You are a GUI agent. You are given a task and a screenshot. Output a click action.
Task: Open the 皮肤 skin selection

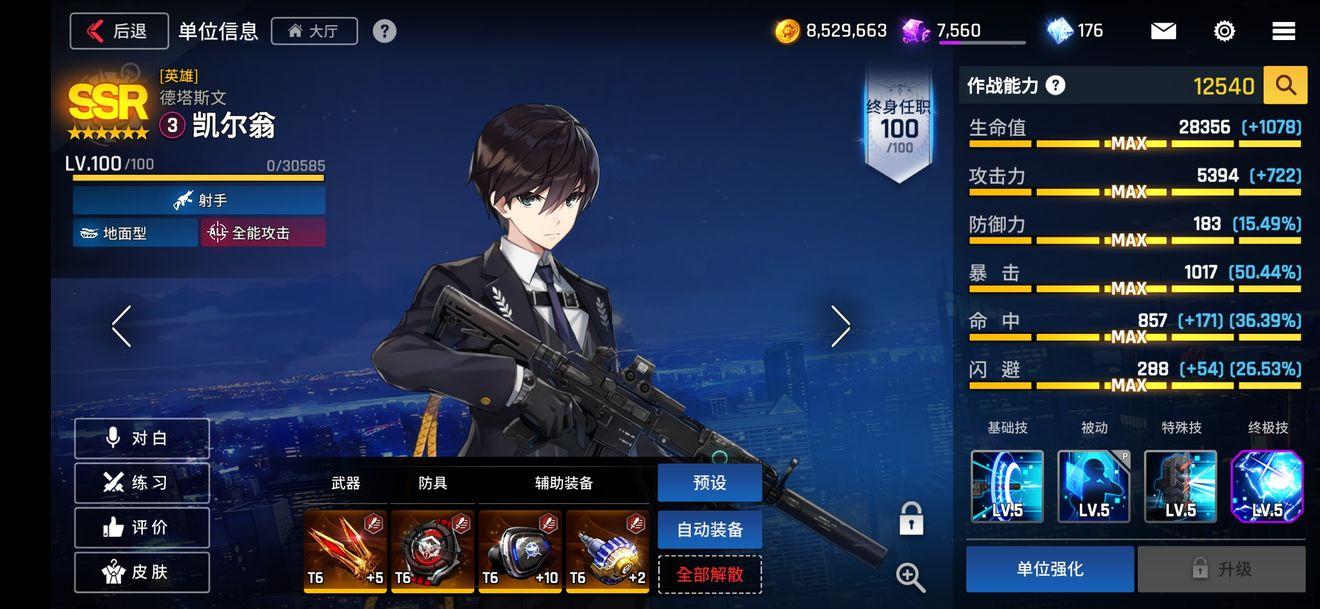(142, 572)
